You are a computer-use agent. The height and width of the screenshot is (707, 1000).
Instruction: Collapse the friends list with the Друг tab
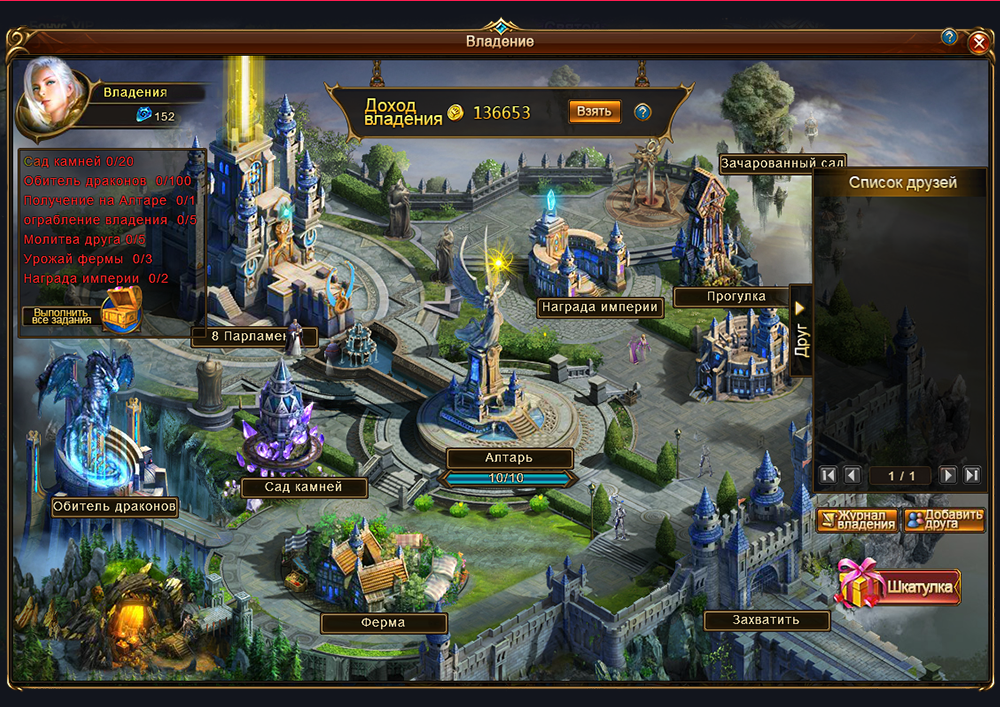click(801, 329)
